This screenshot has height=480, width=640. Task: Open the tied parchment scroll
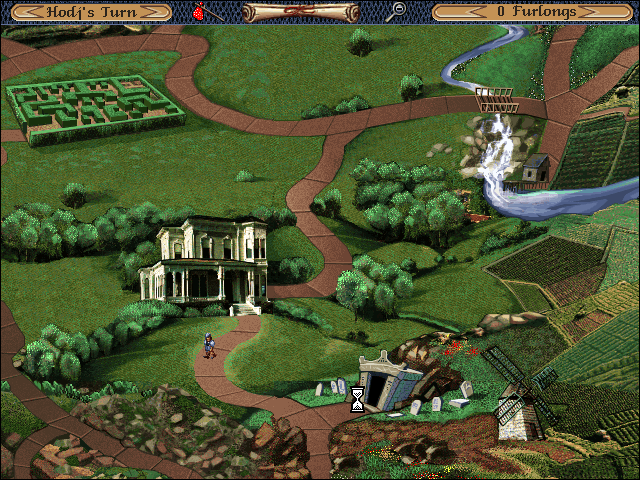click(x=289, y=12)
